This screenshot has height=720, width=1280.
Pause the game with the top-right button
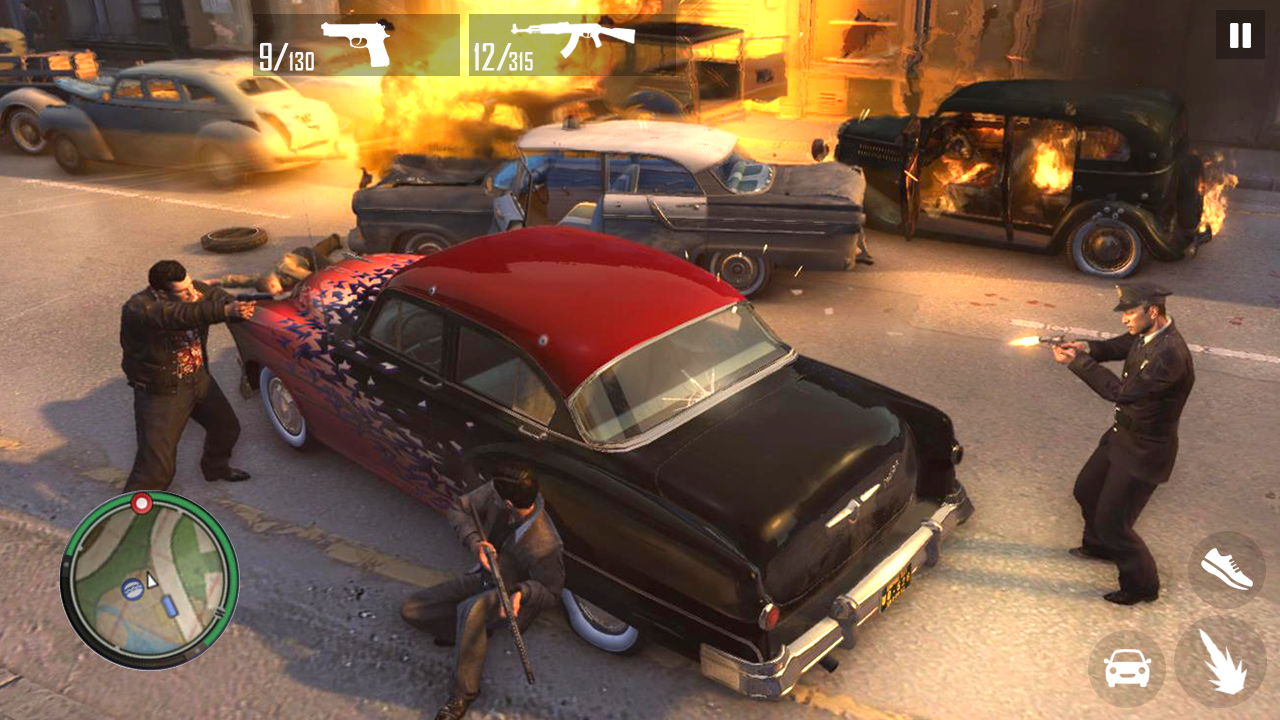(1240, 35)
